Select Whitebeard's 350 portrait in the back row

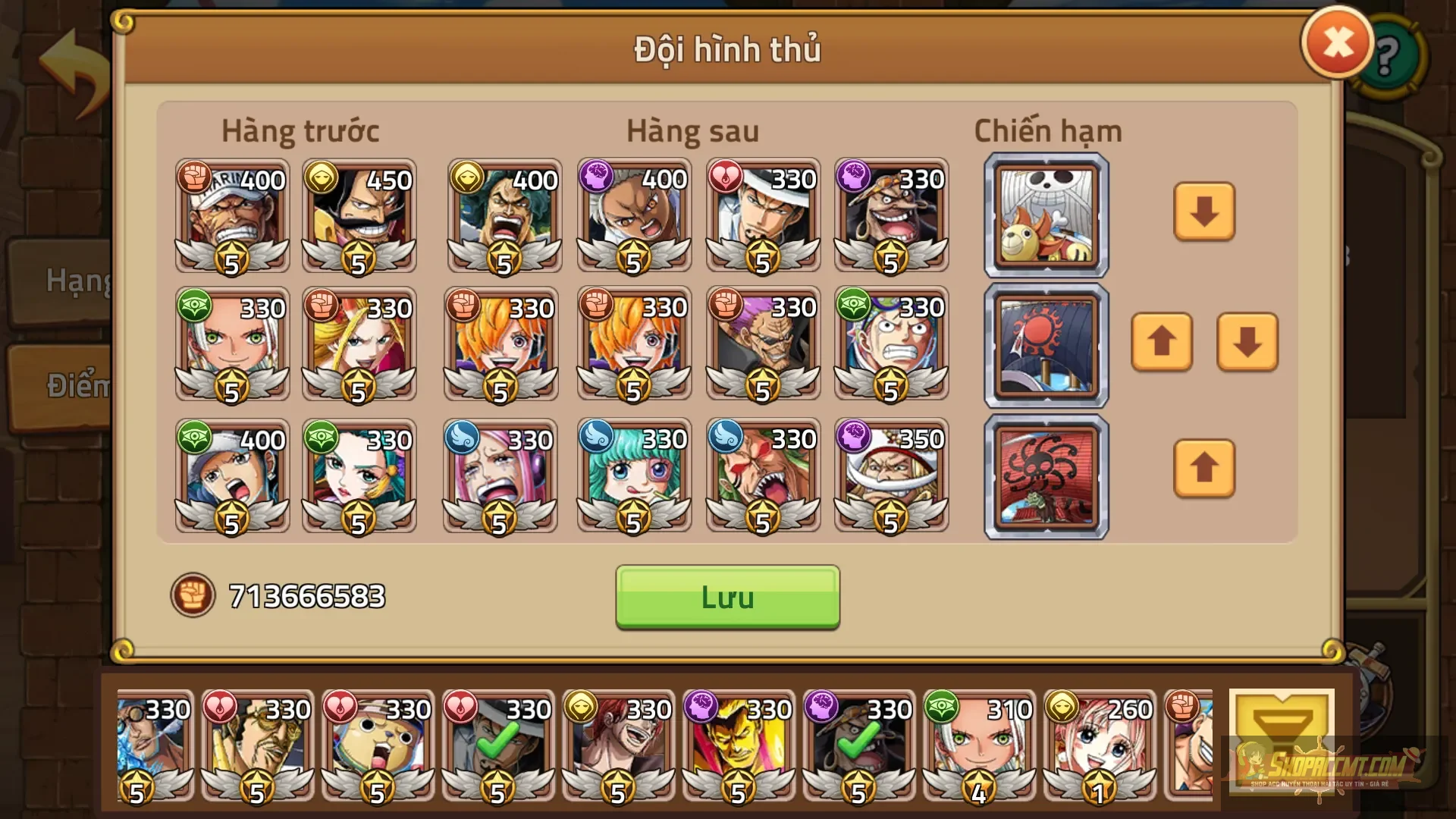[x=891, y=478]
